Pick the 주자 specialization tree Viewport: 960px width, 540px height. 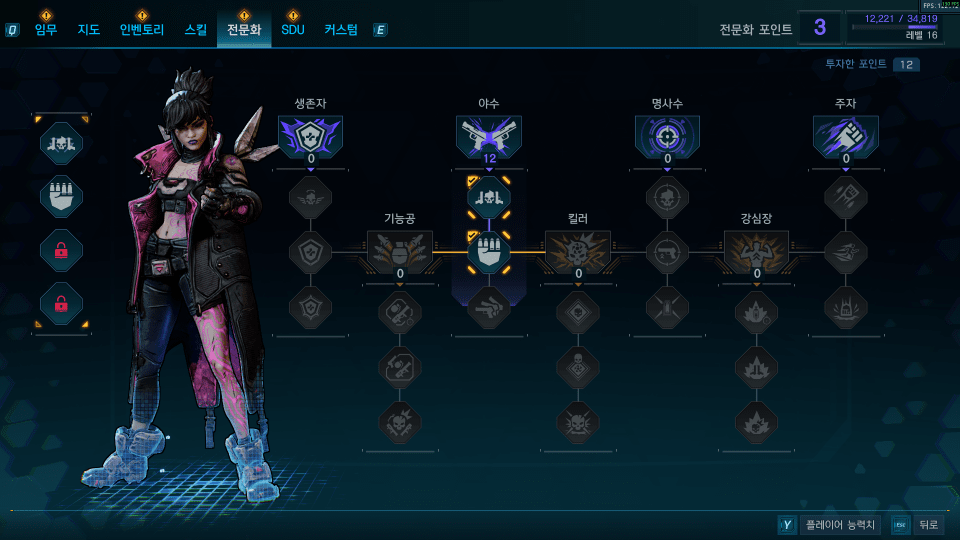pos(846,136)
